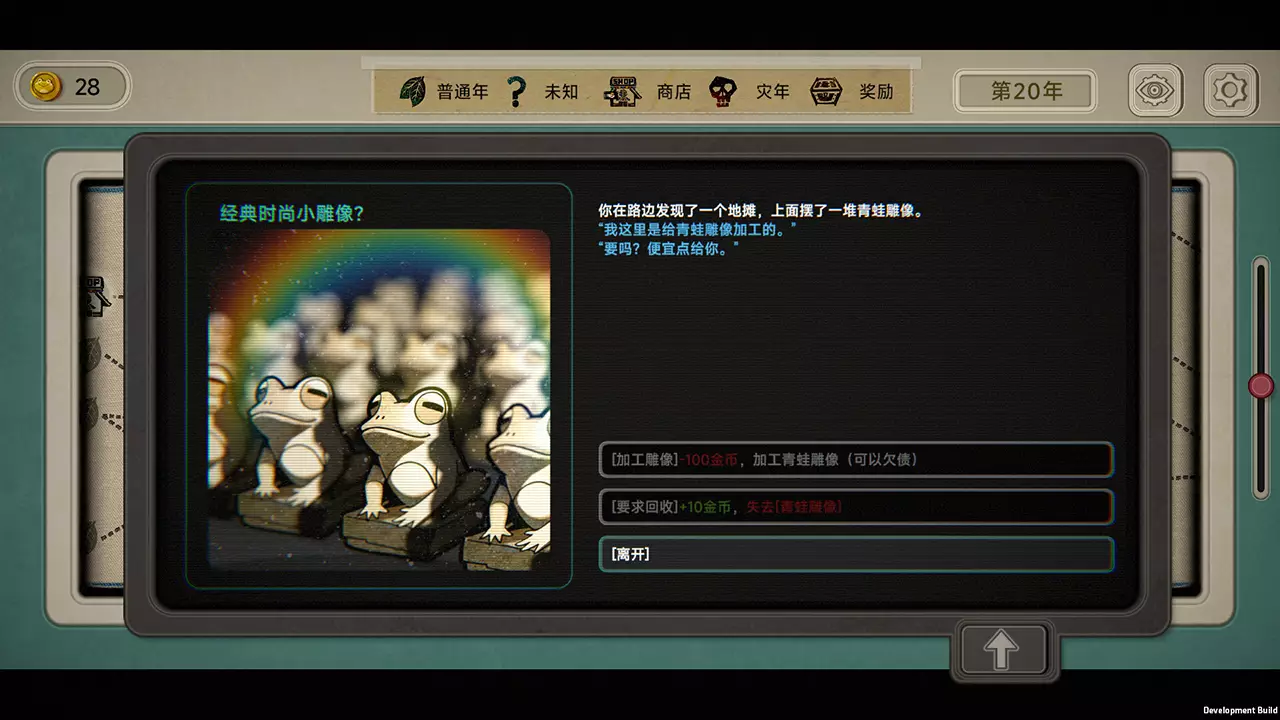
Task: Click 离开 to leave the stall
Action: [855, 554]
